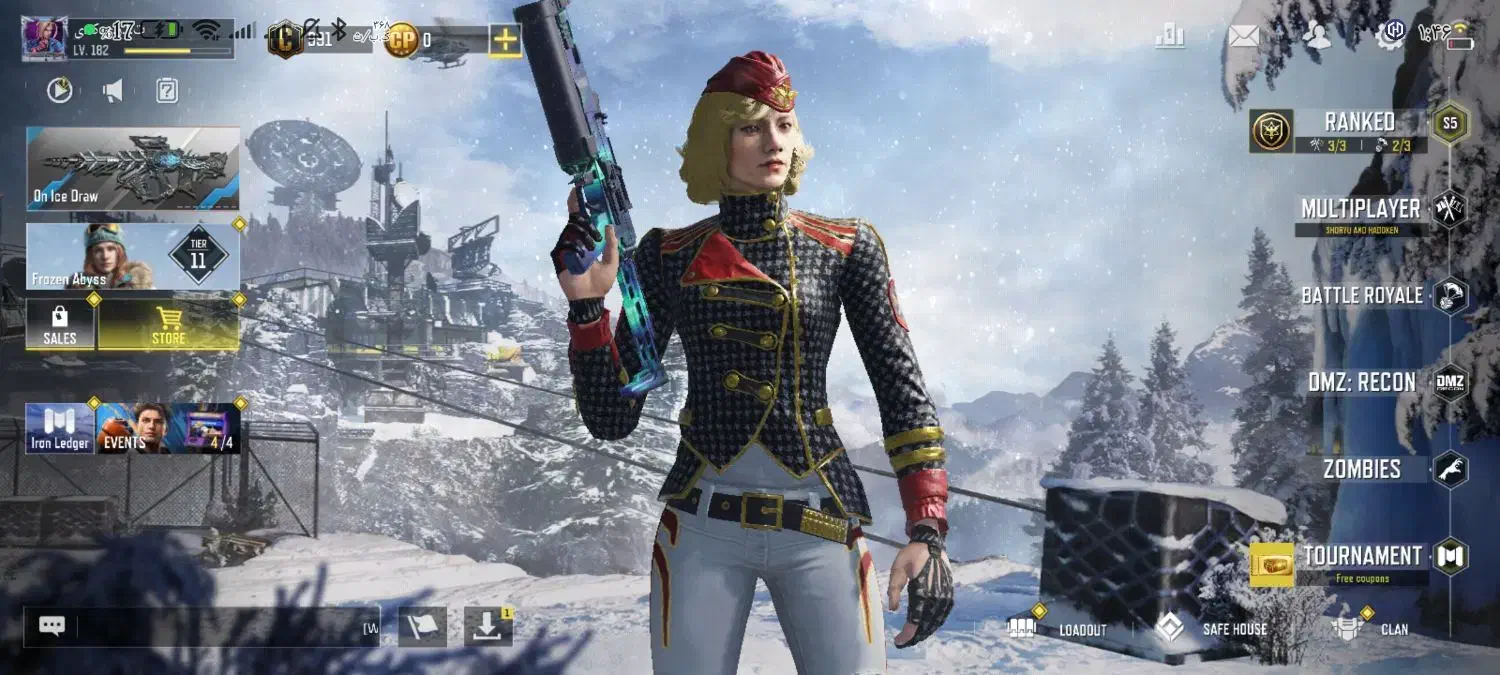The height and width of the screenshot is (675, 1500).
Task: Open the Frozen Abyss battle pass
Action: [x=133, y=256]
